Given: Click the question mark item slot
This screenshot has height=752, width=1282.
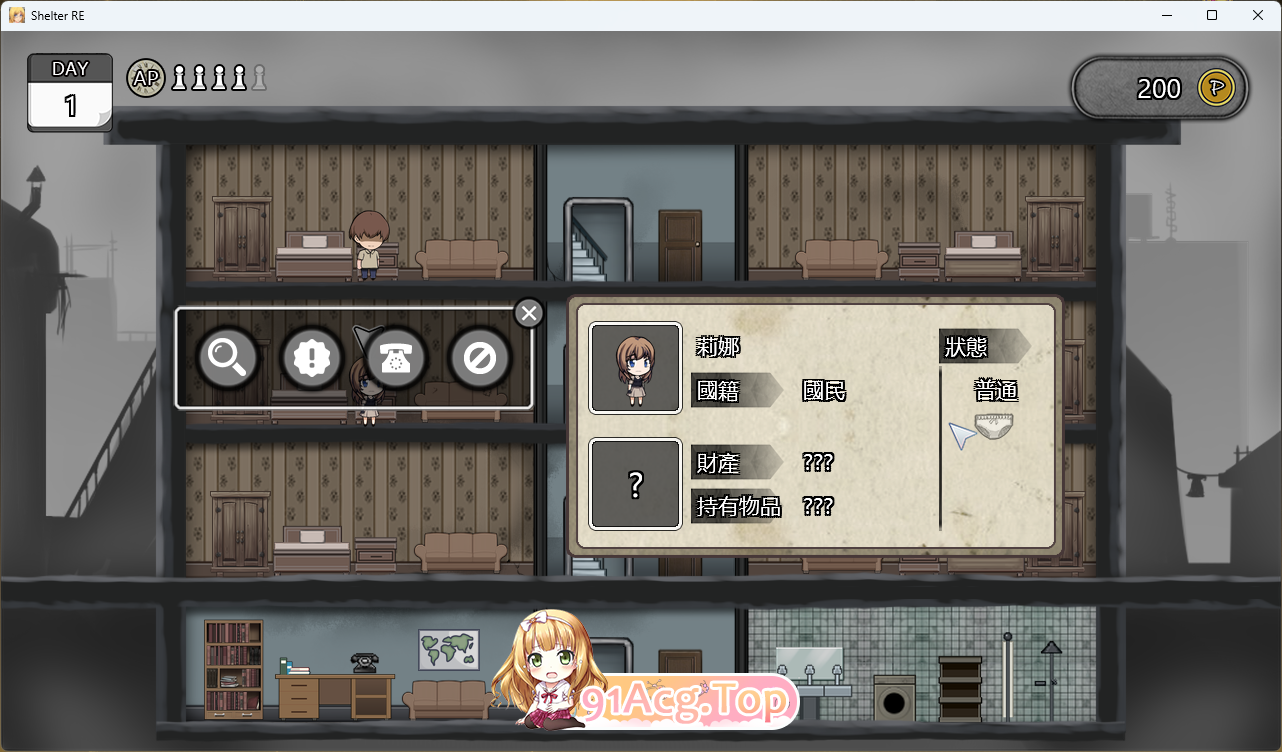Looking at the screenshot, I should pyautogui.click(x=635, y=484).
